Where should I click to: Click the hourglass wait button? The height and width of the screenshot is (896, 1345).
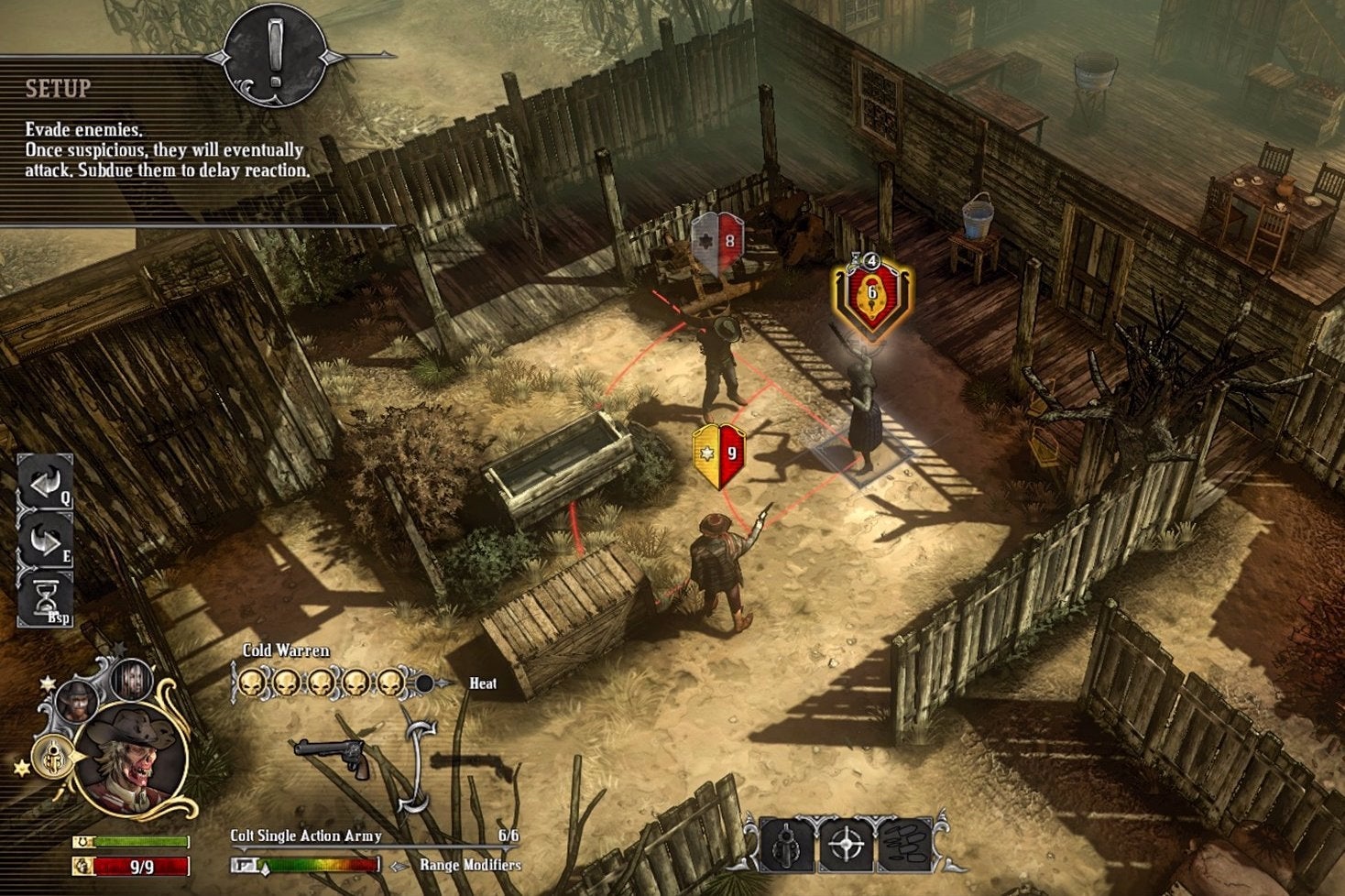coord(46,597)
